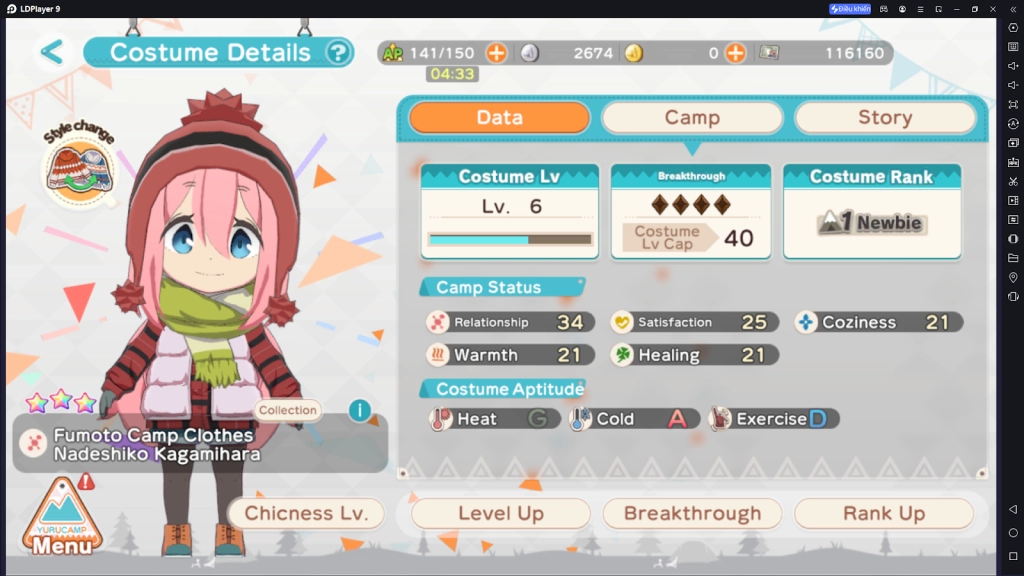Viewport: 1024px width, 576px height.
Task: Buy gold coins with the plus button
Action: [735, 53]
